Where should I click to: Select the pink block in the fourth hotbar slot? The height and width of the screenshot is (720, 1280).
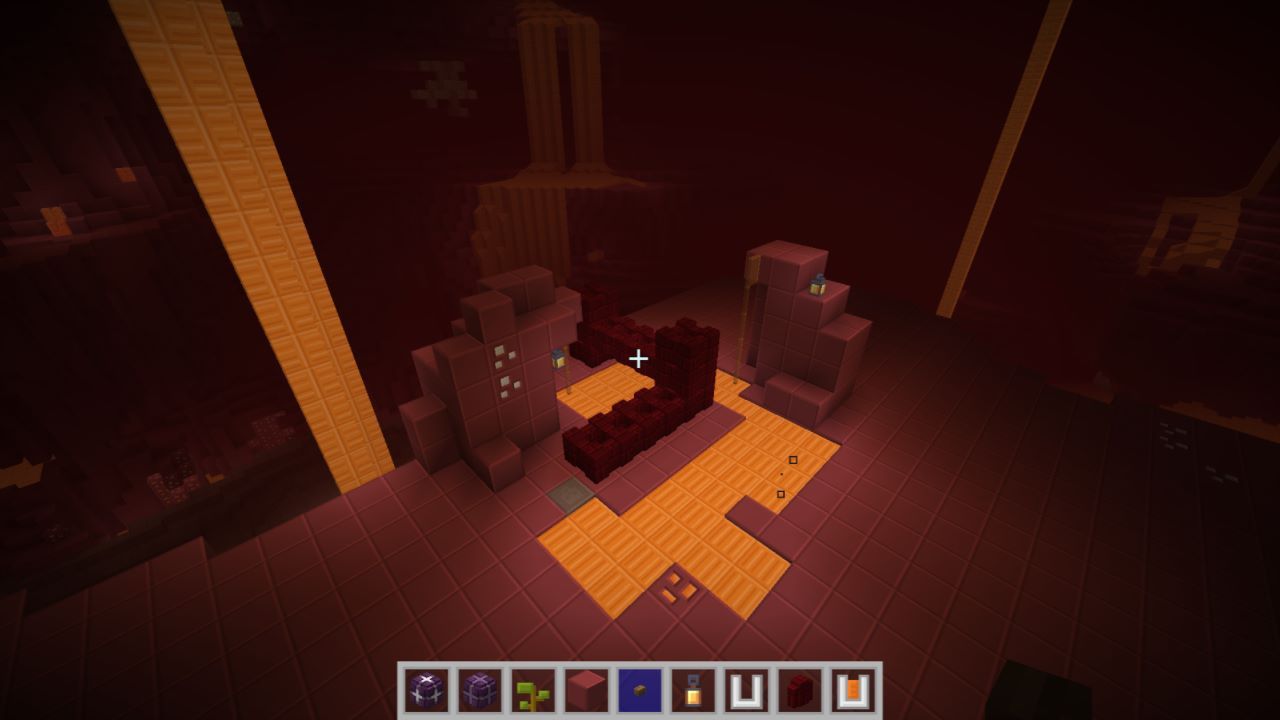585,690
